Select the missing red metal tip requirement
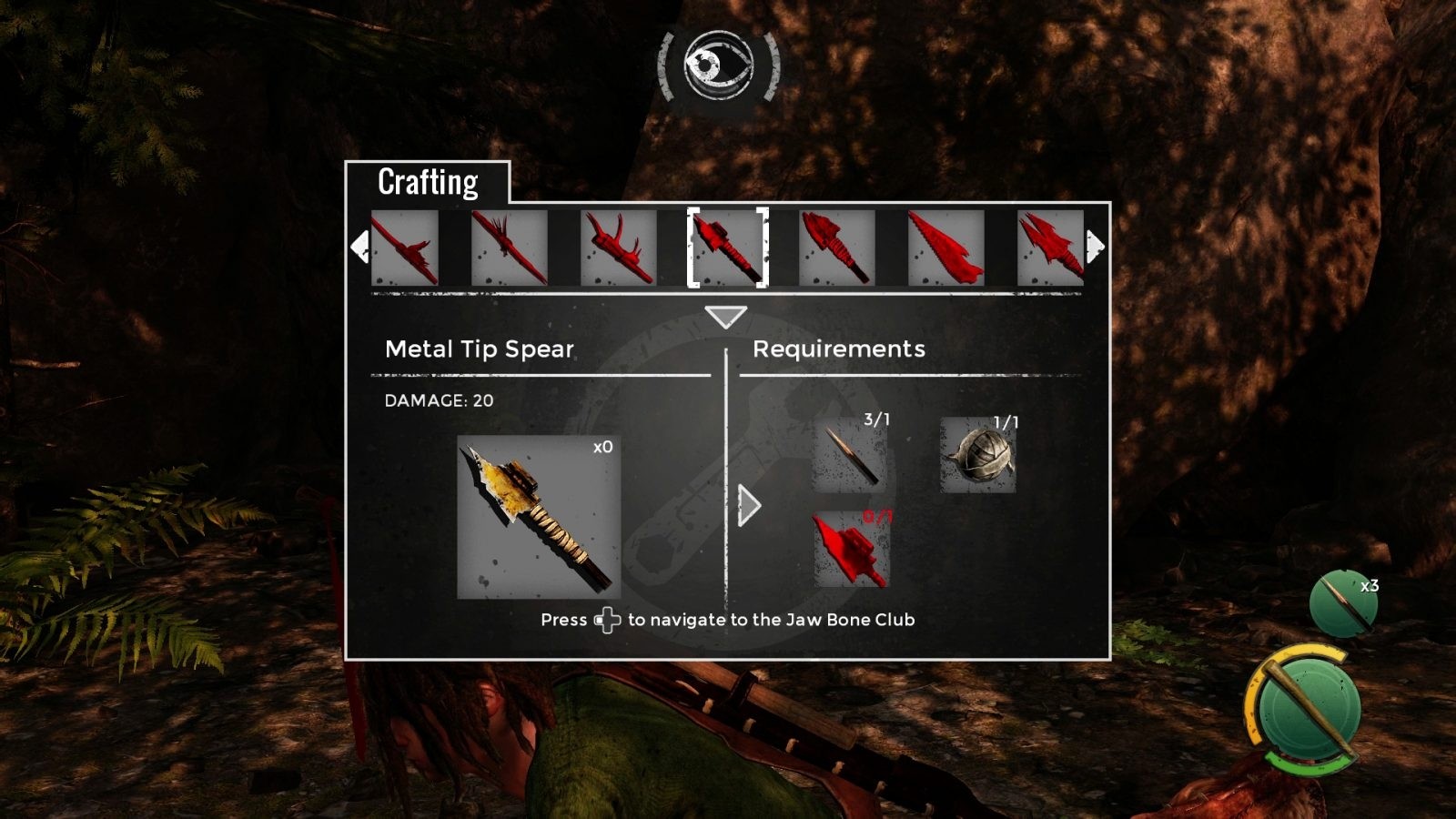 850,550
